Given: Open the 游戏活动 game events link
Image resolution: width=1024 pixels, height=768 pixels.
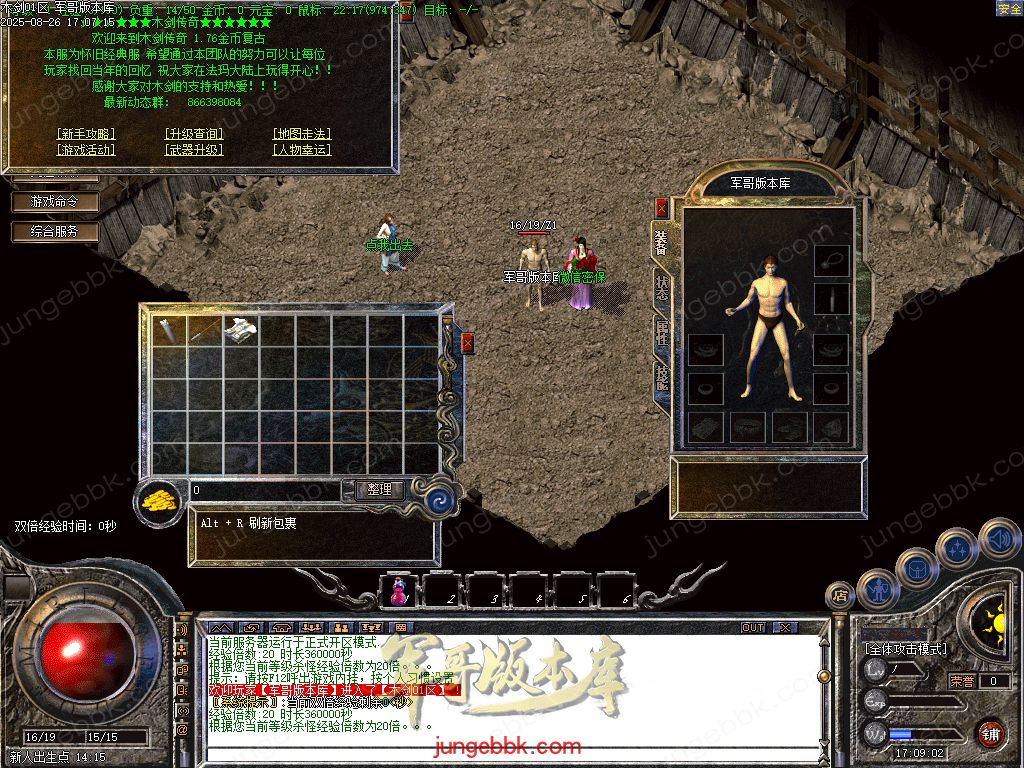Looking at the screenshot, I should tap(86, 150).
